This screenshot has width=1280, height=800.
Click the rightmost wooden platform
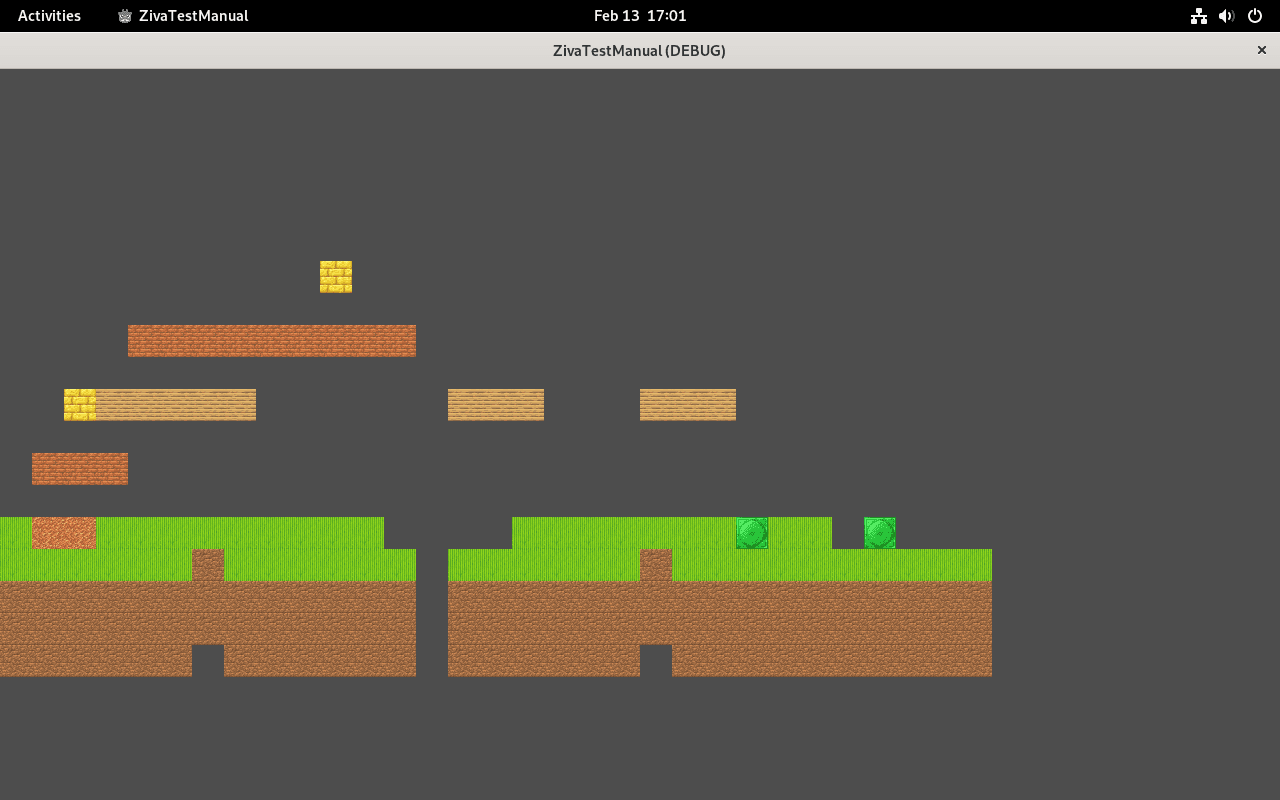687,404
